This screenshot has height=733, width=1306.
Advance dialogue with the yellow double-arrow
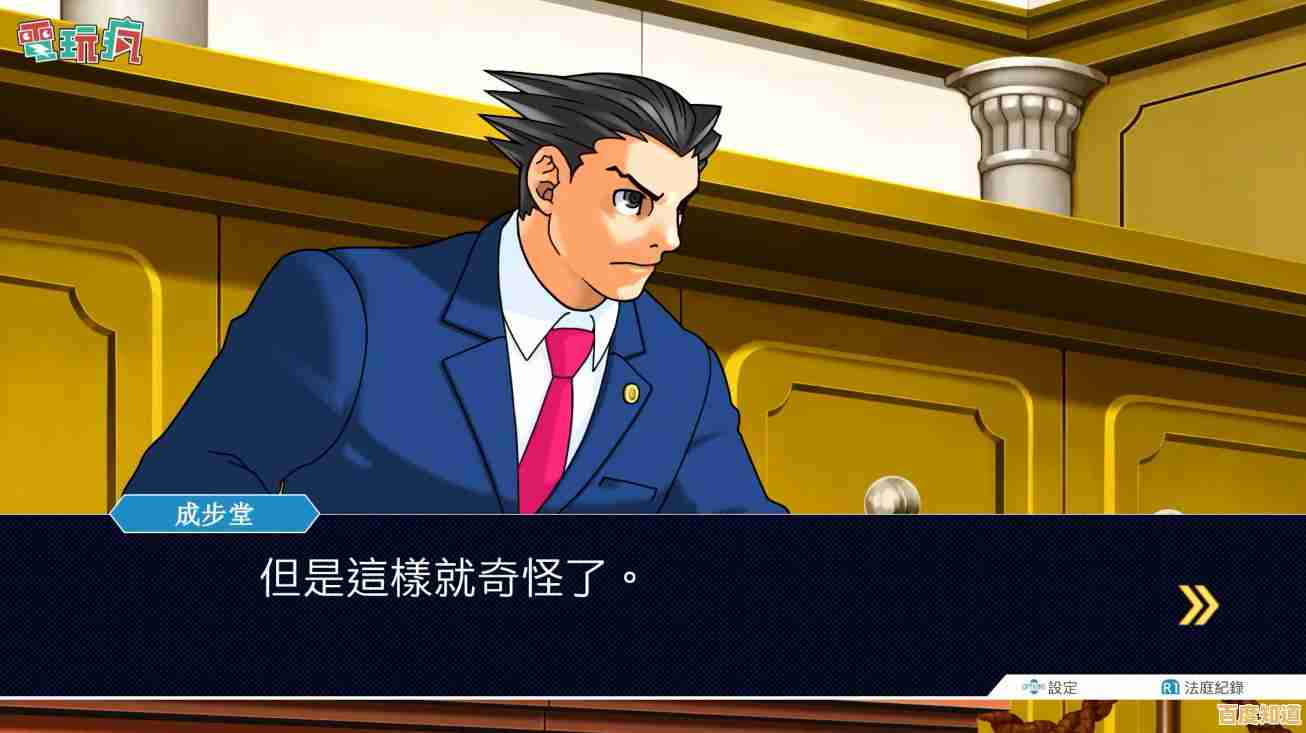(1198, 605)
